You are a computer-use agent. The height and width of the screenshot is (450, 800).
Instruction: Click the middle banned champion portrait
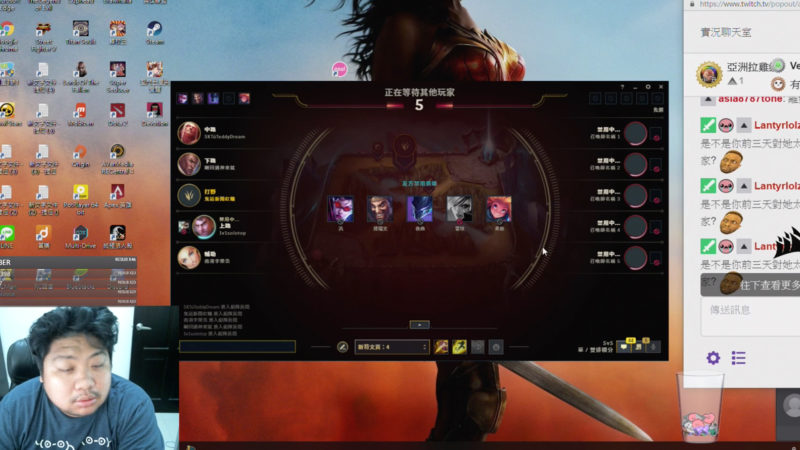(x=419, y=209)
